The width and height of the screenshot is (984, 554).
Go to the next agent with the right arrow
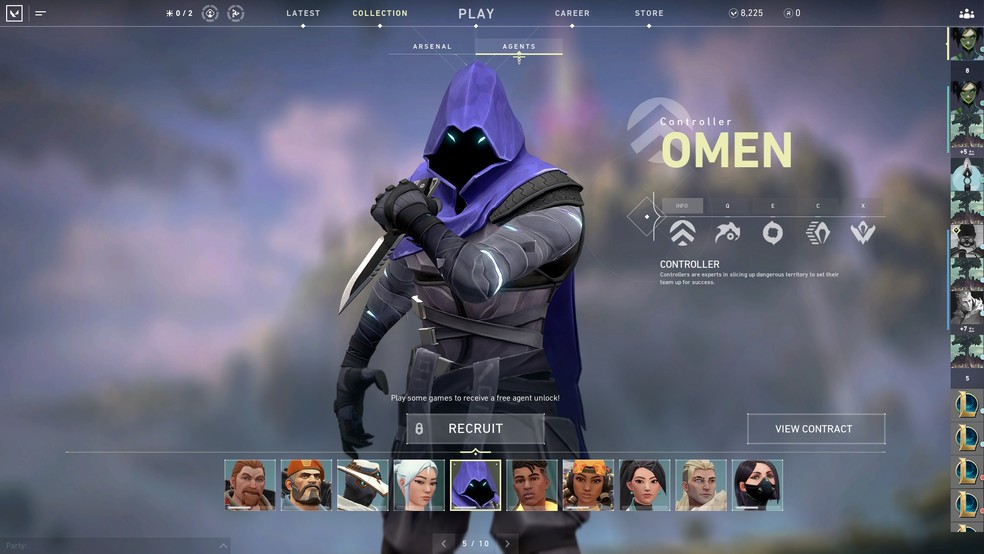[x=507, y=544]
